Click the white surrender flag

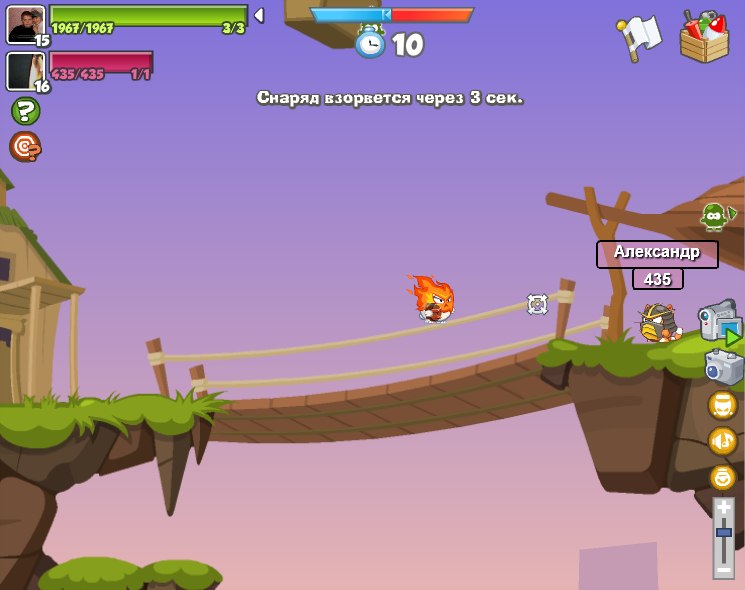click(642, 37)
